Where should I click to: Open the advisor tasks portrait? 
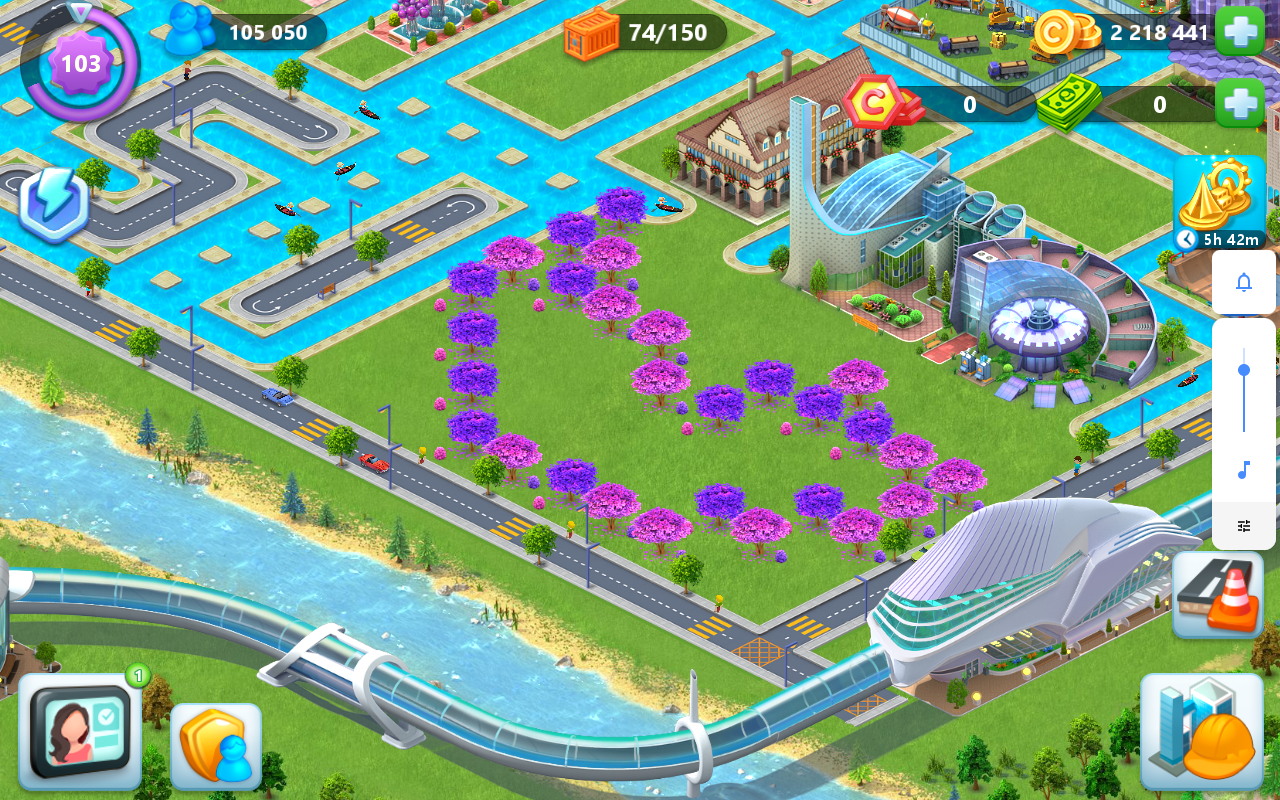[80, 732]
